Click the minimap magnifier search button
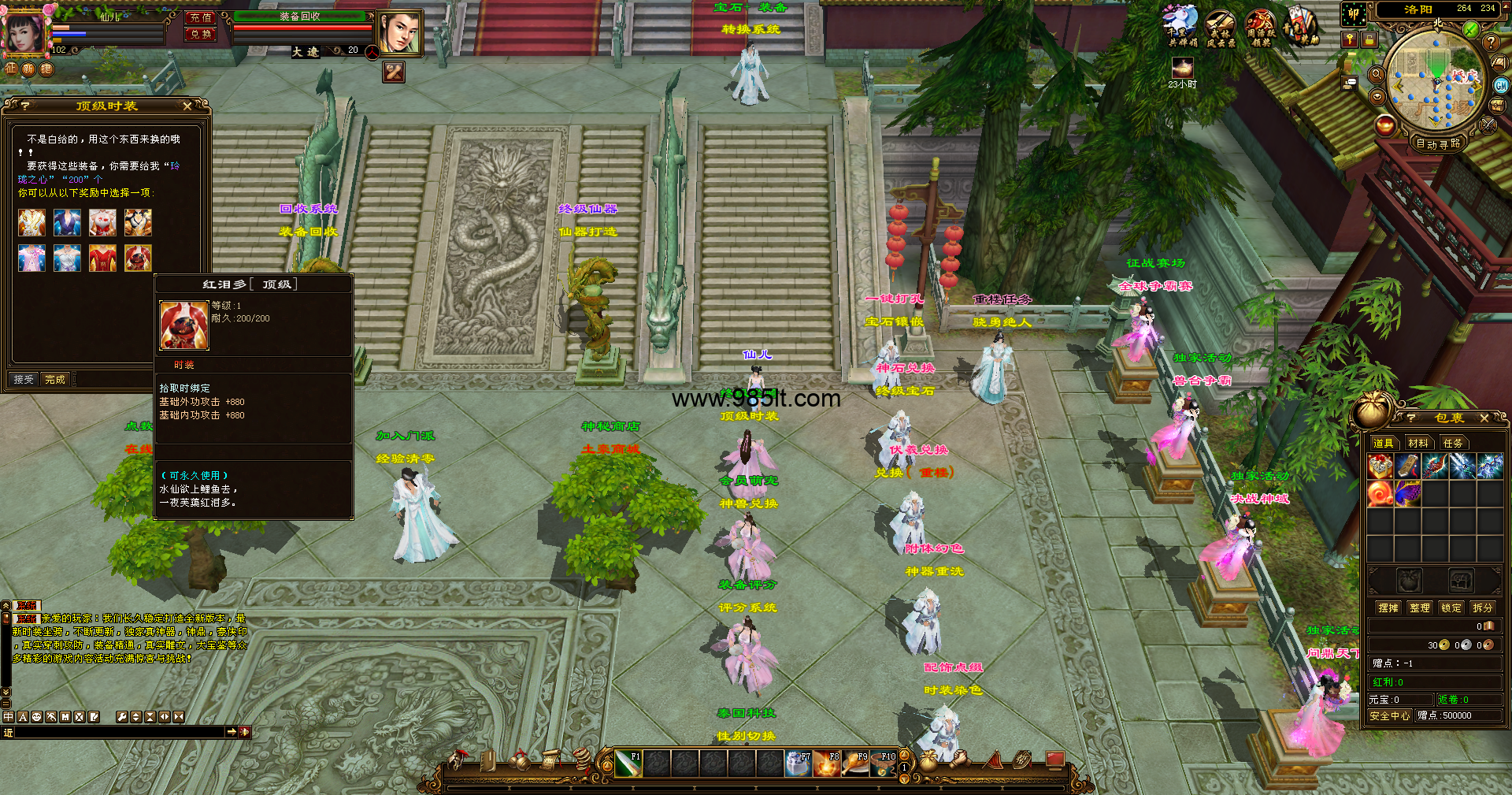 (x=1377, y=74)
